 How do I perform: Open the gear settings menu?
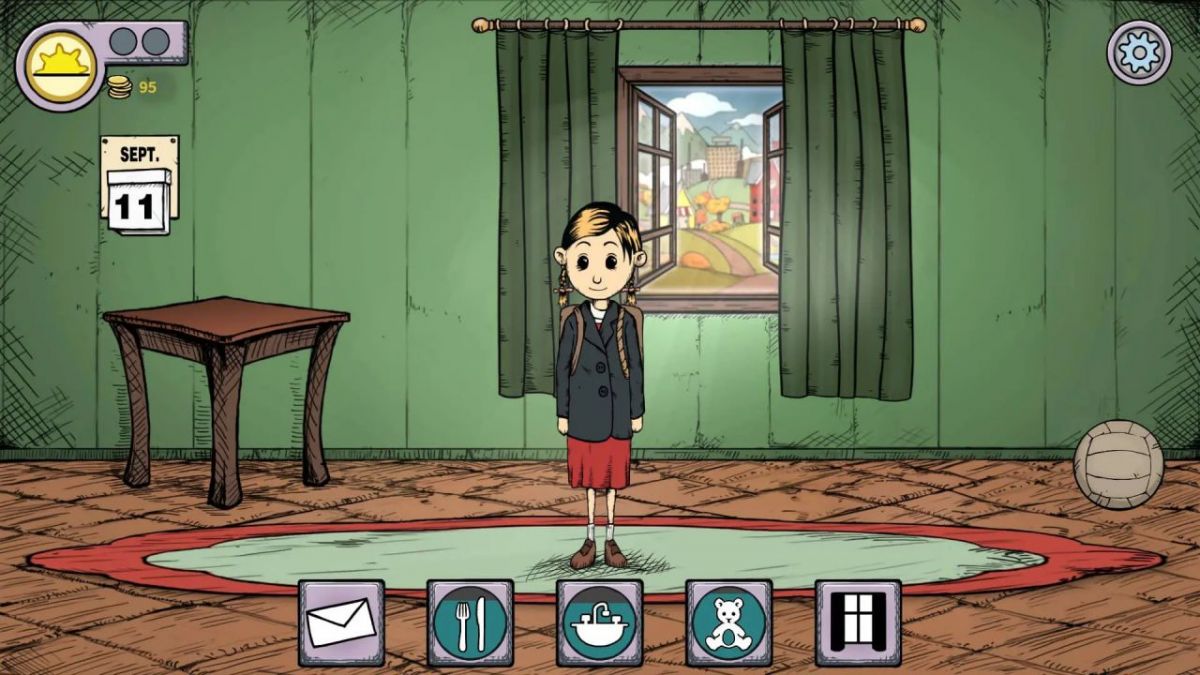coord(1139,52)
